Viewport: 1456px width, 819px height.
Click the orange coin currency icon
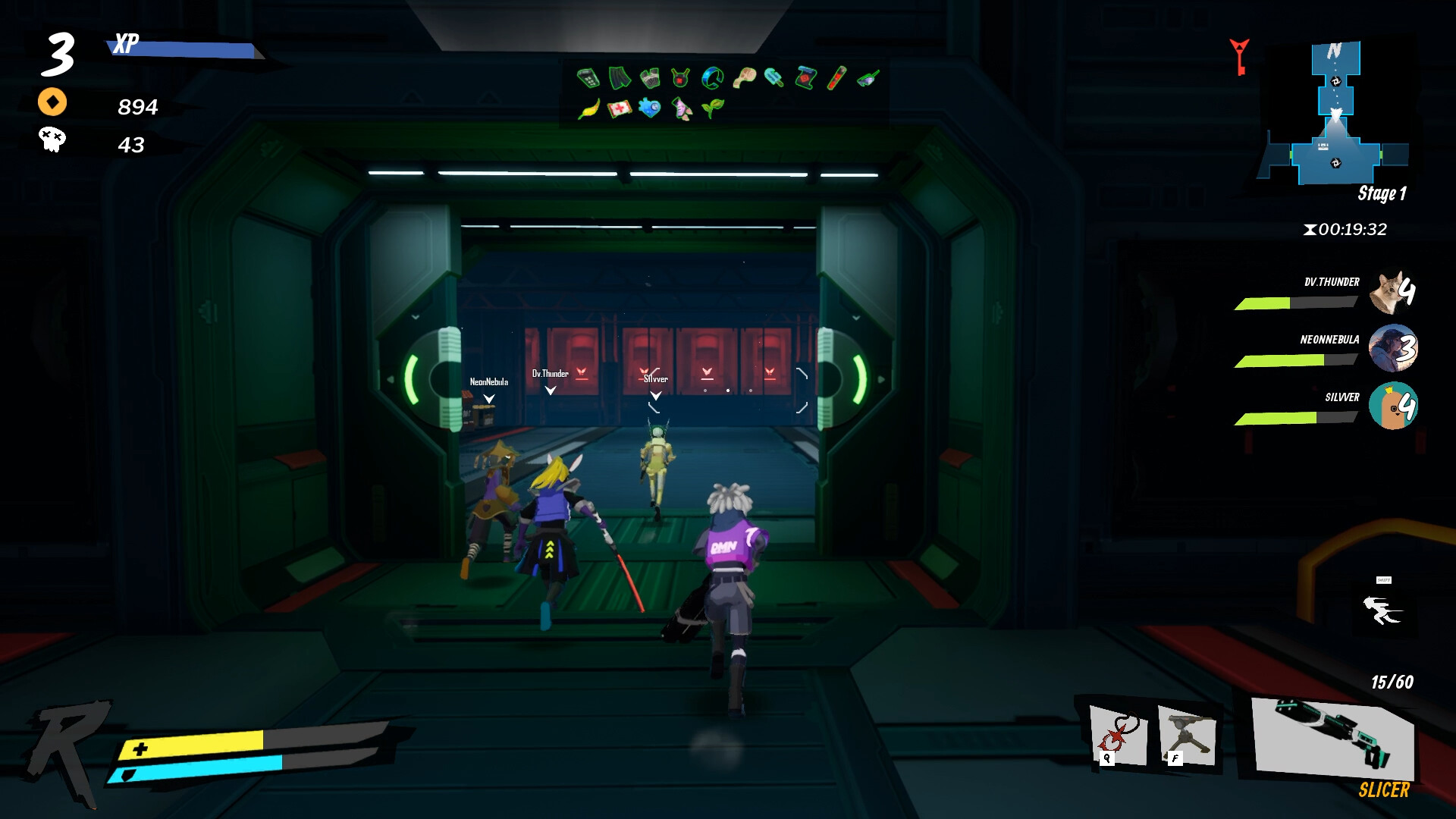pyautogui.click(x=52, y=102)
